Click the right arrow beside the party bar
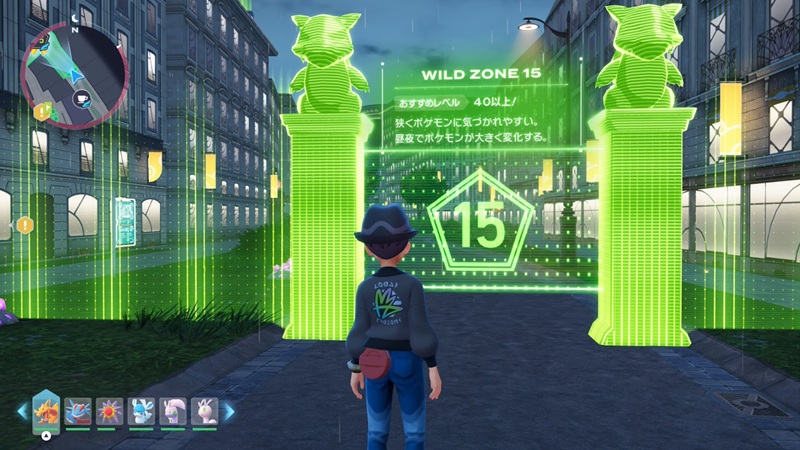 point(229,411)
